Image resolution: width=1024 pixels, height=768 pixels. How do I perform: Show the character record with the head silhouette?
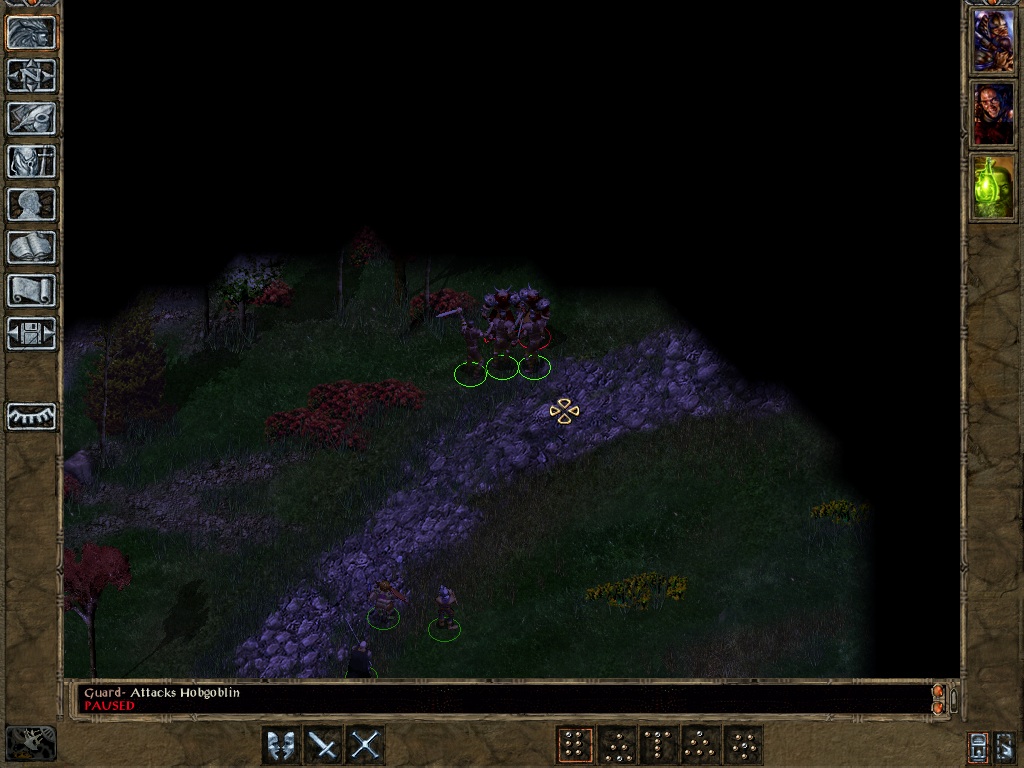(31, 204)
